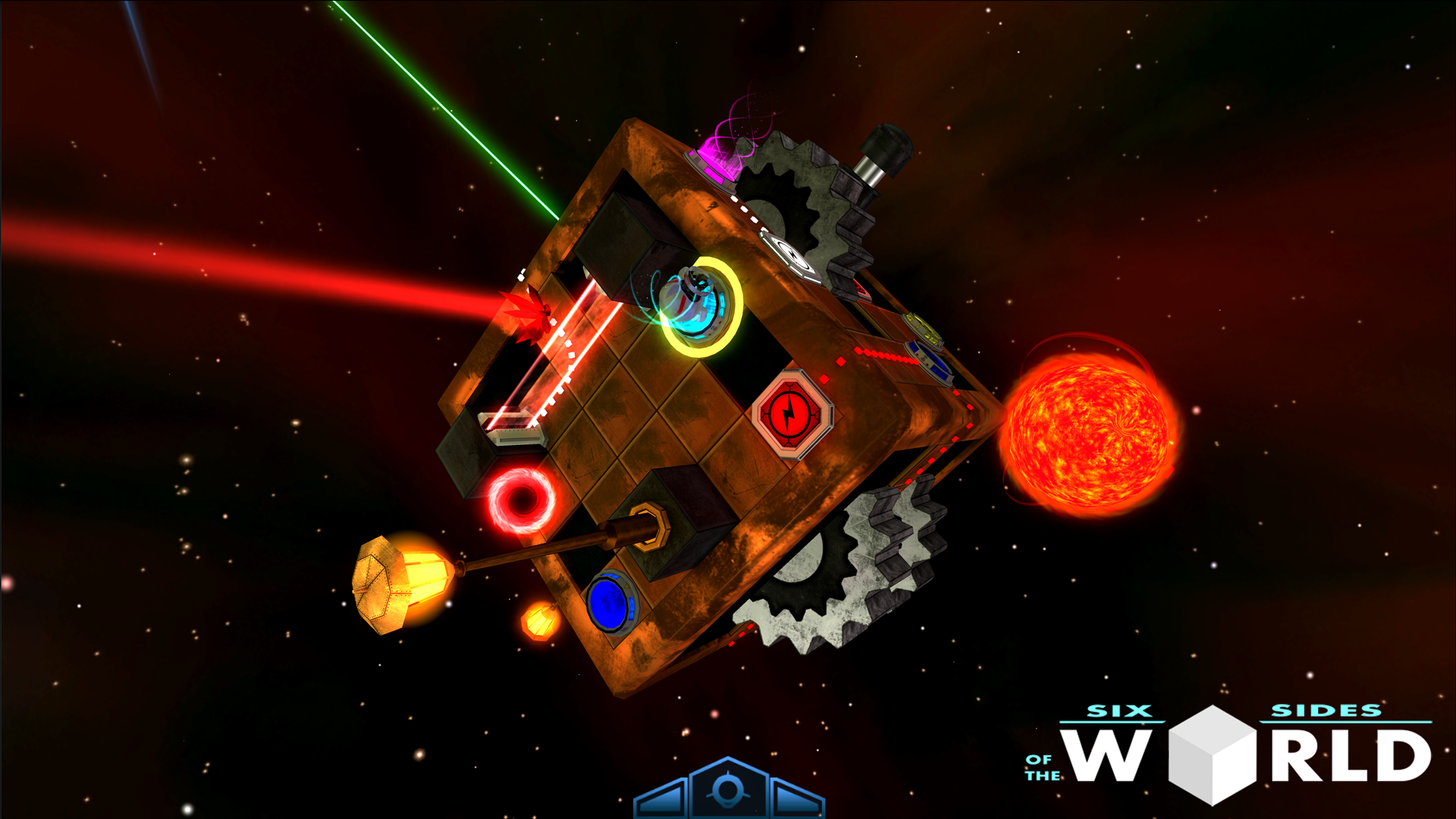Toggle the red crystal flower switch

coord(532,318)
